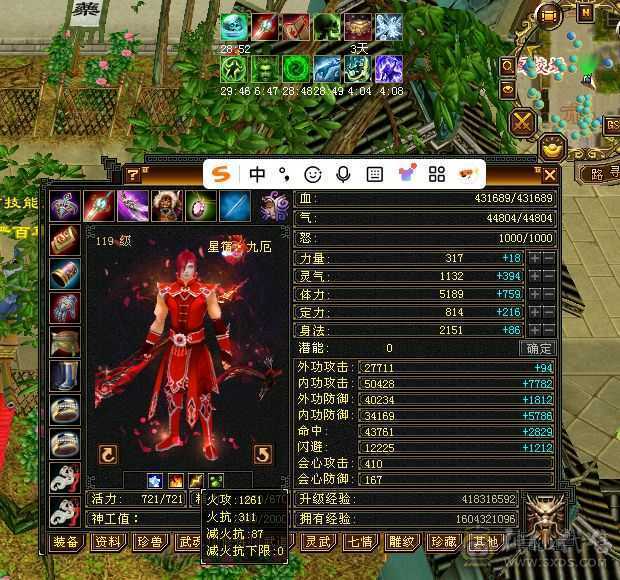Select the boots equipment slot
The height and width of the screenshot is (580, 620).
click(x=66, y=376)
